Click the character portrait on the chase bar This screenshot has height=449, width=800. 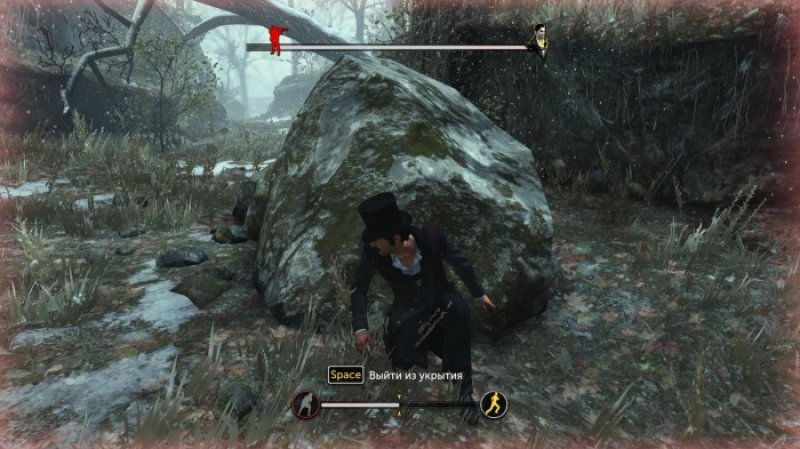point(539,40)
